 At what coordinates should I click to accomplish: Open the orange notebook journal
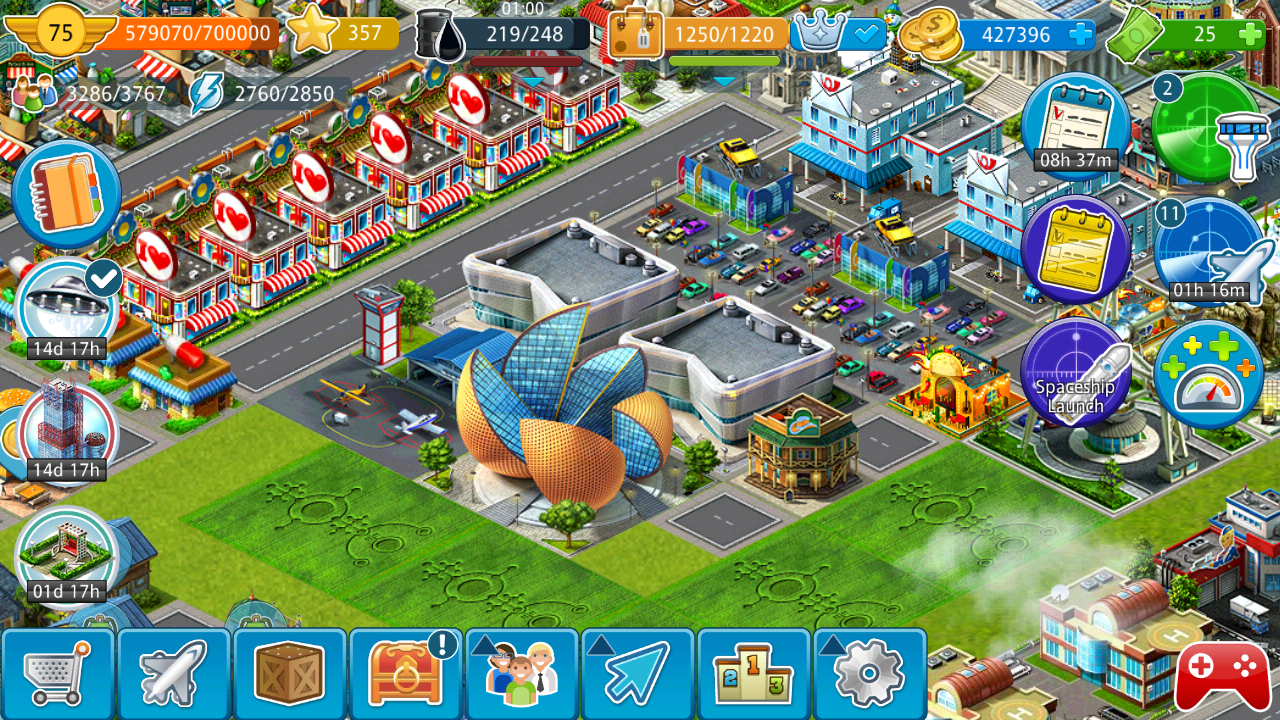(x=66, y=193)
